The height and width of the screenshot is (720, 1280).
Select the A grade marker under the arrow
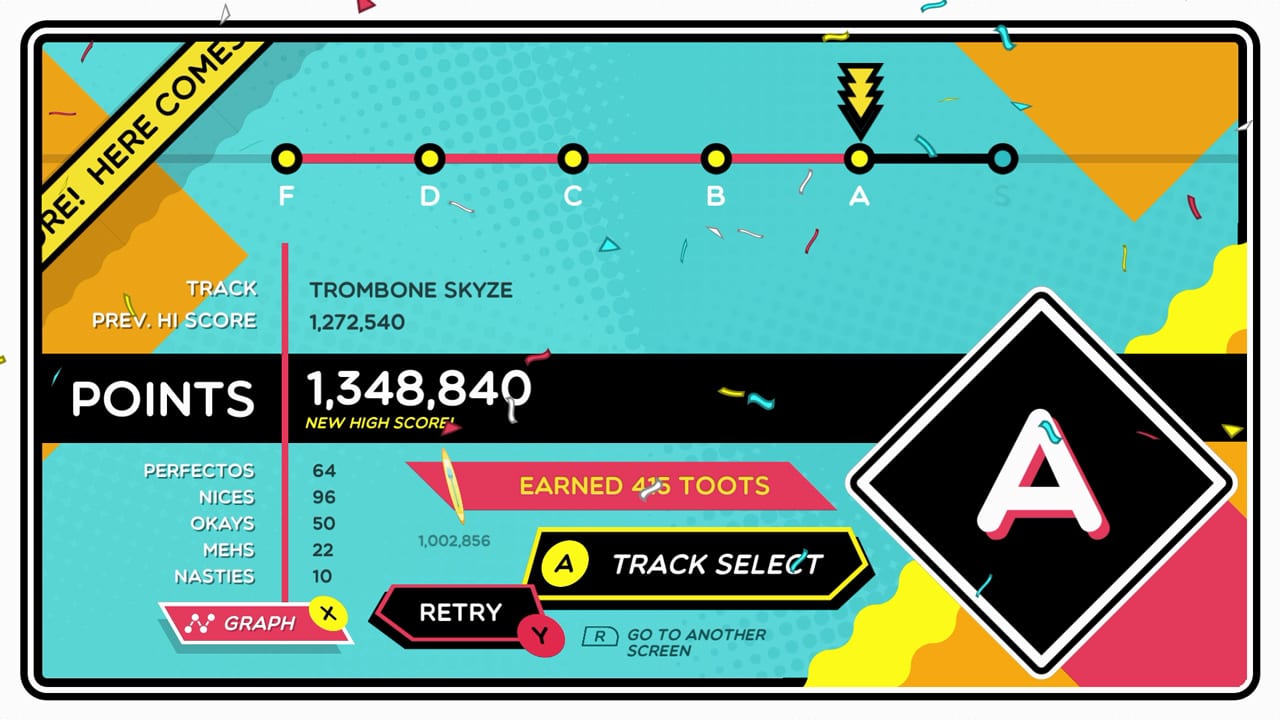coord(859,157)
